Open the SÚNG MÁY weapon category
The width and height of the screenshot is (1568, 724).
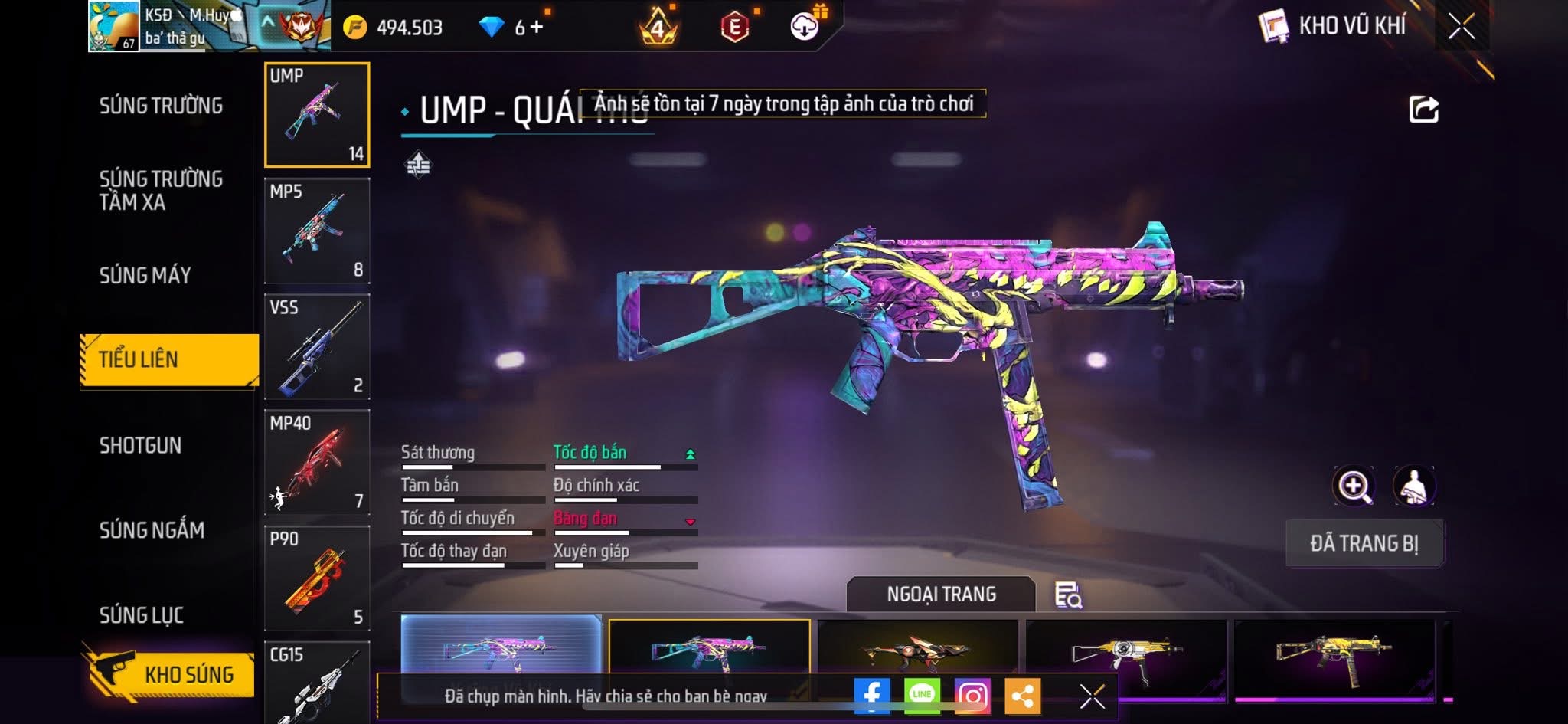(x=145, y=275)
